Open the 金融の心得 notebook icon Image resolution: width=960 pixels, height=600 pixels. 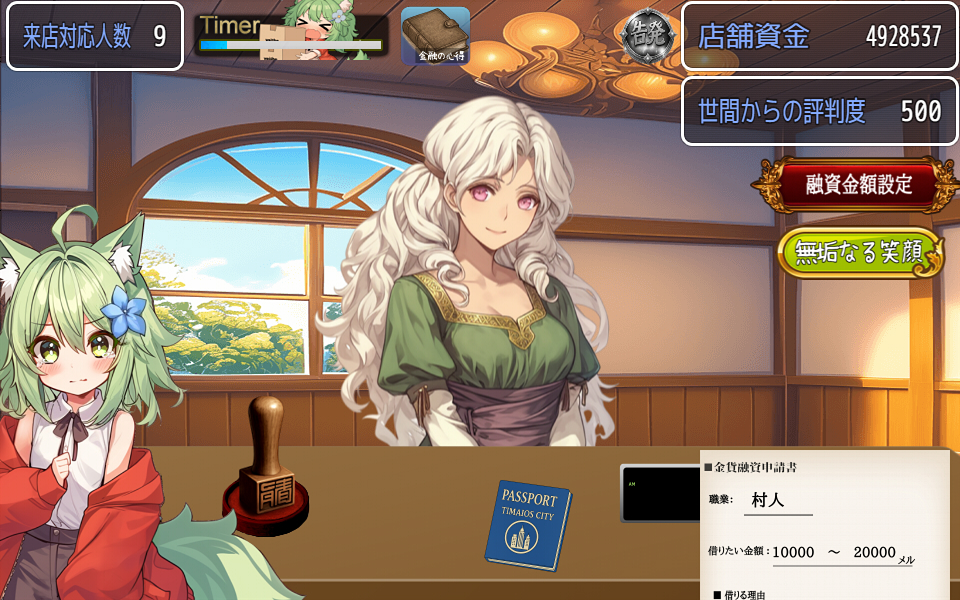[436, 37]
